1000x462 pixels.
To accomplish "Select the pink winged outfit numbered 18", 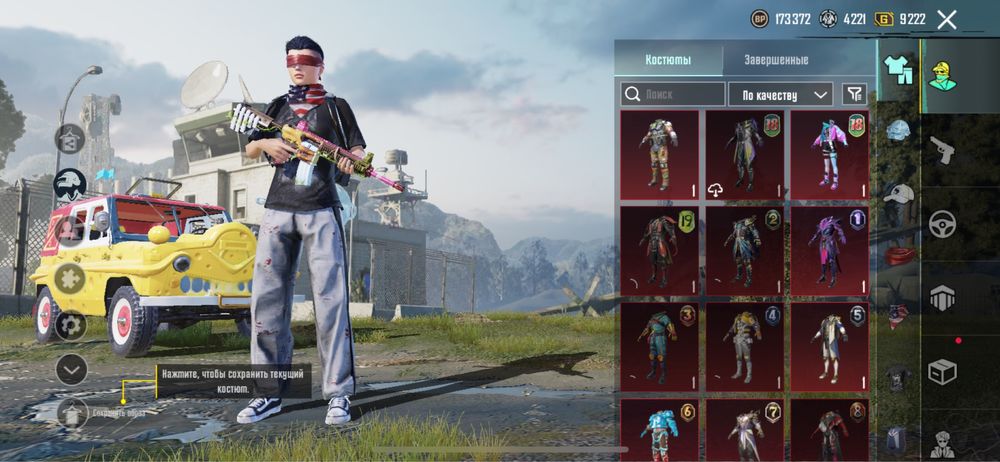I will pyautogui.click(x=830, y=155).
